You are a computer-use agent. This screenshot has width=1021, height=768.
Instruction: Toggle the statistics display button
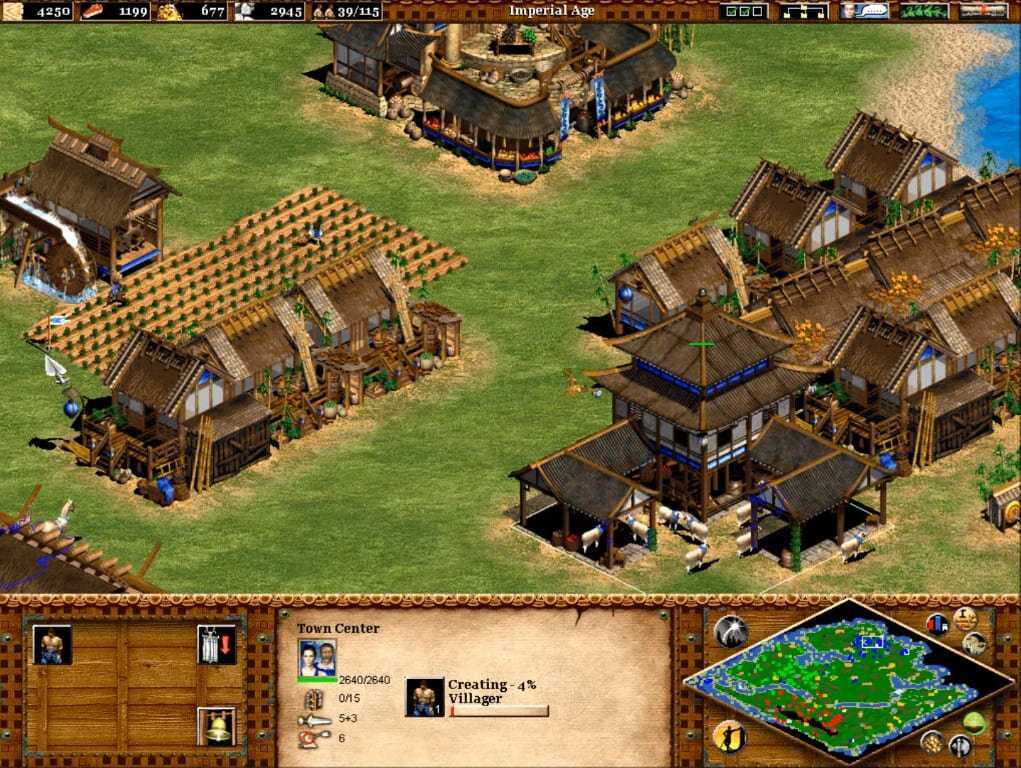click(937, 624)
